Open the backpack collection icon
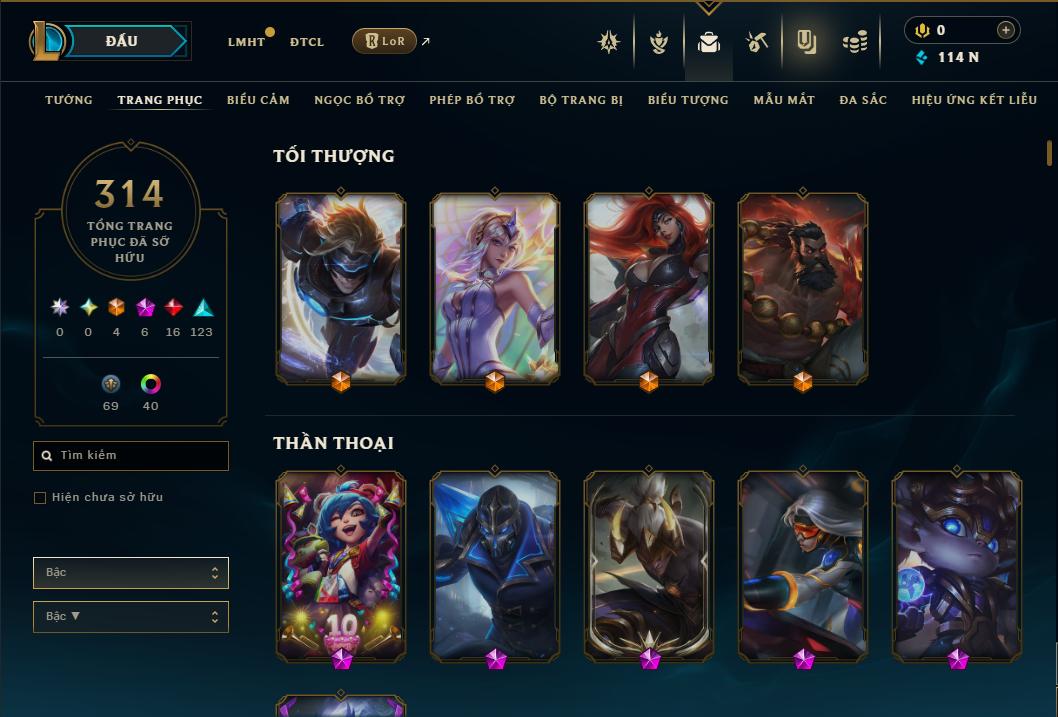Viewport: 1058px width, 717px height. [x=709, y=42]
